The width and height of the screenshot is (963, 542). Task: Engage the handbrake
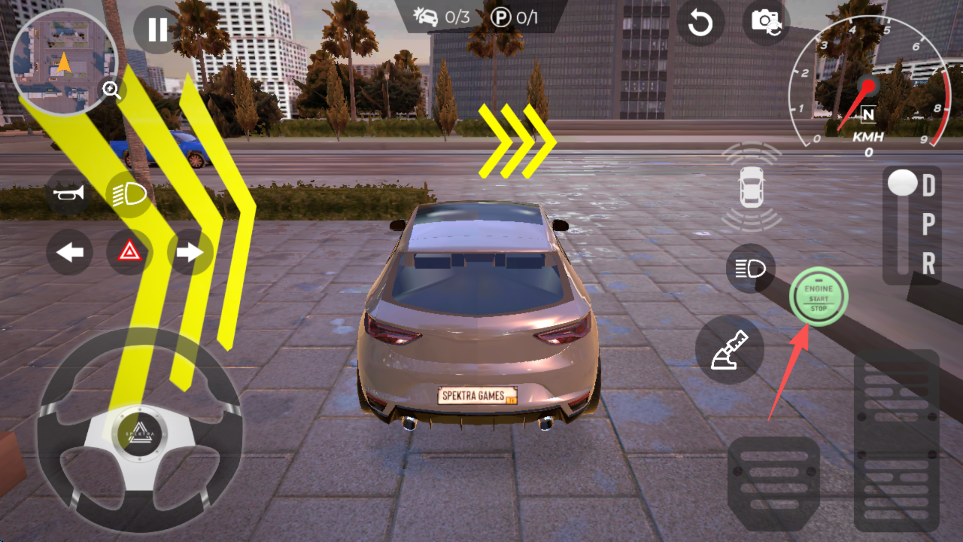pyautogui.click(x=730, y=349)
